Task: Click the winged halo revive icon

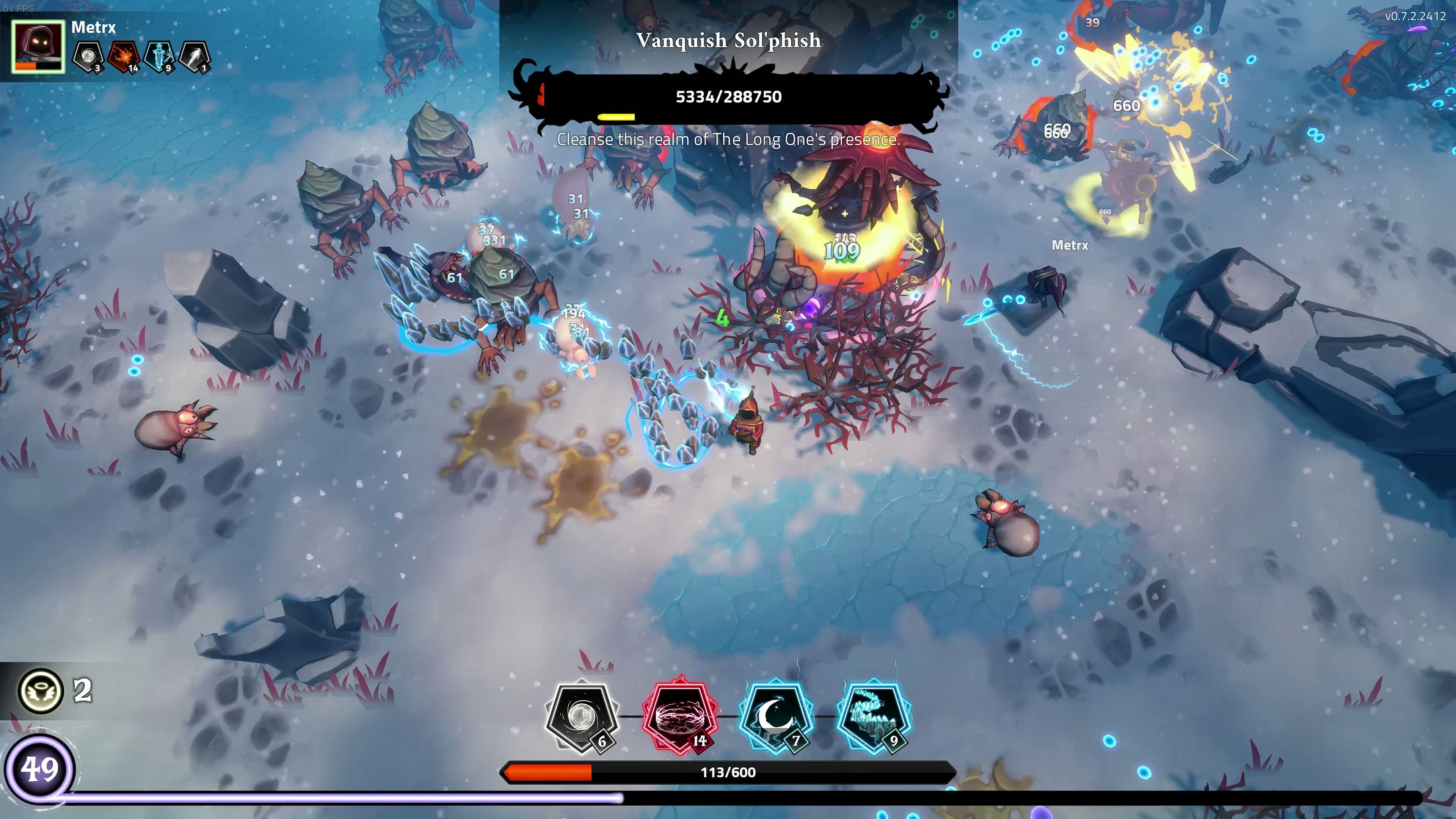Action: (41, 690)
